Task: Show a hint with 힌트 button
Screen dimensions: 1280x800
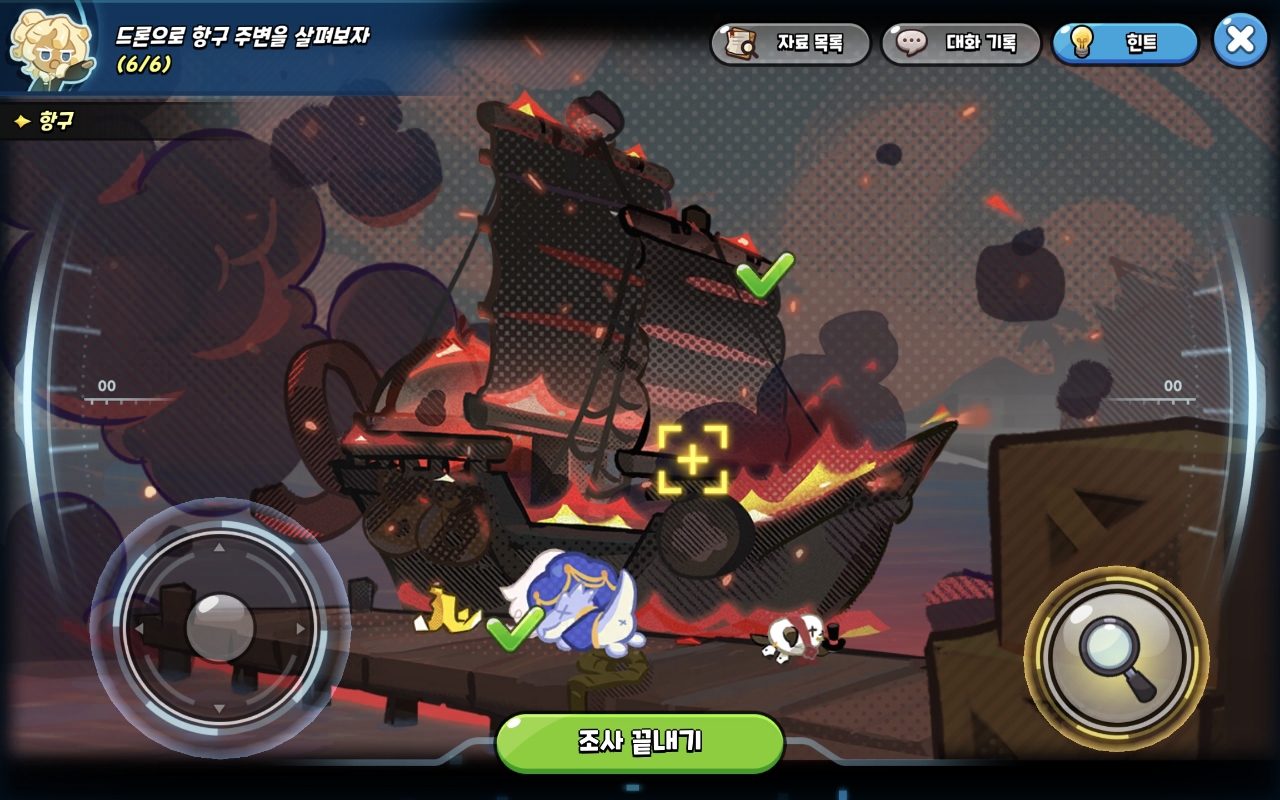Action: click(x=1125, y=43)
